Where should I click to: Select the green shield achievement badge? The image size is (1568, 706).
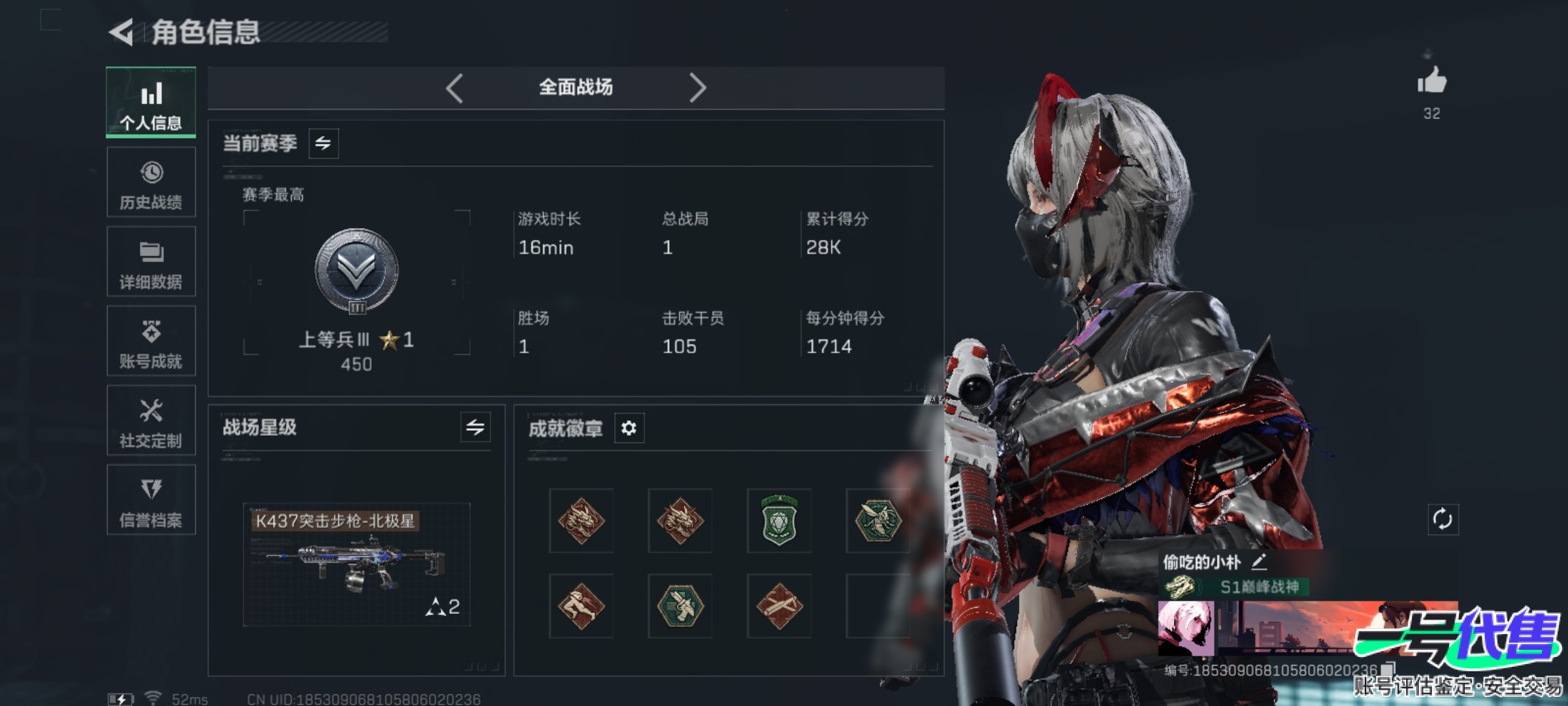click(x=779, y=521)
